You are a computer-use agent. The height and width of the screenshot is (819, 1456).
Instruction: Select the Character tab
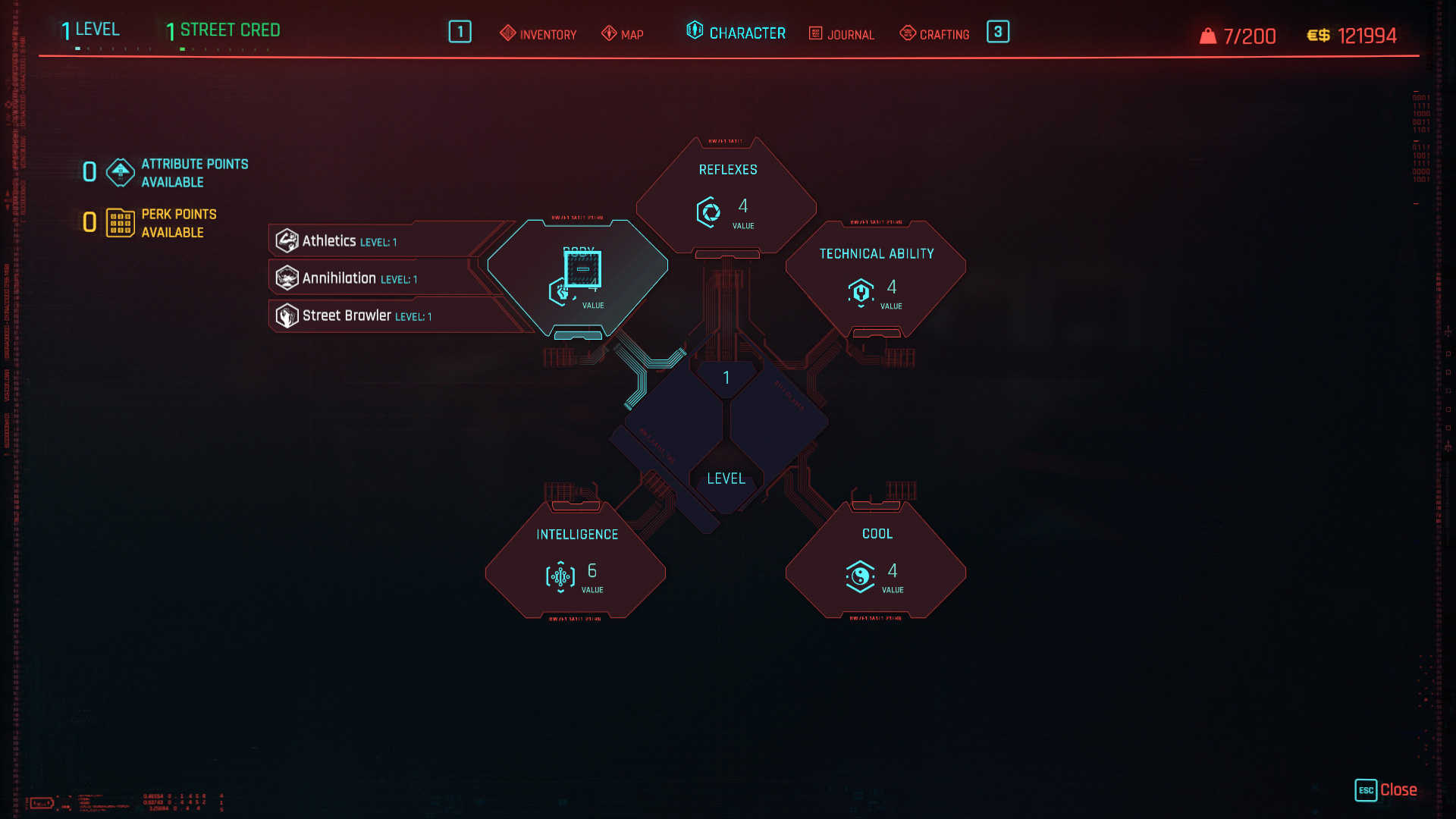click(x=736, y=33)
